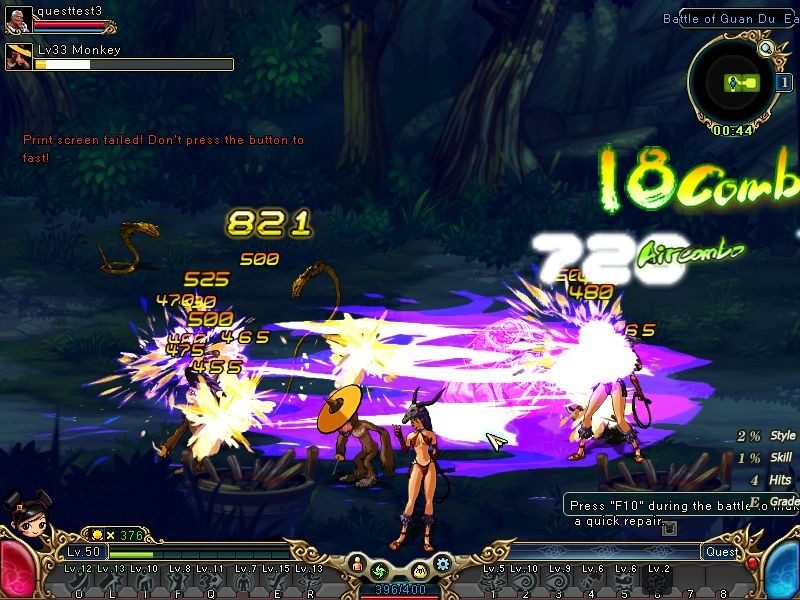The image size is (800, 600).
Task: Use the Lv.15 skill on slot E
Action: 277,581
